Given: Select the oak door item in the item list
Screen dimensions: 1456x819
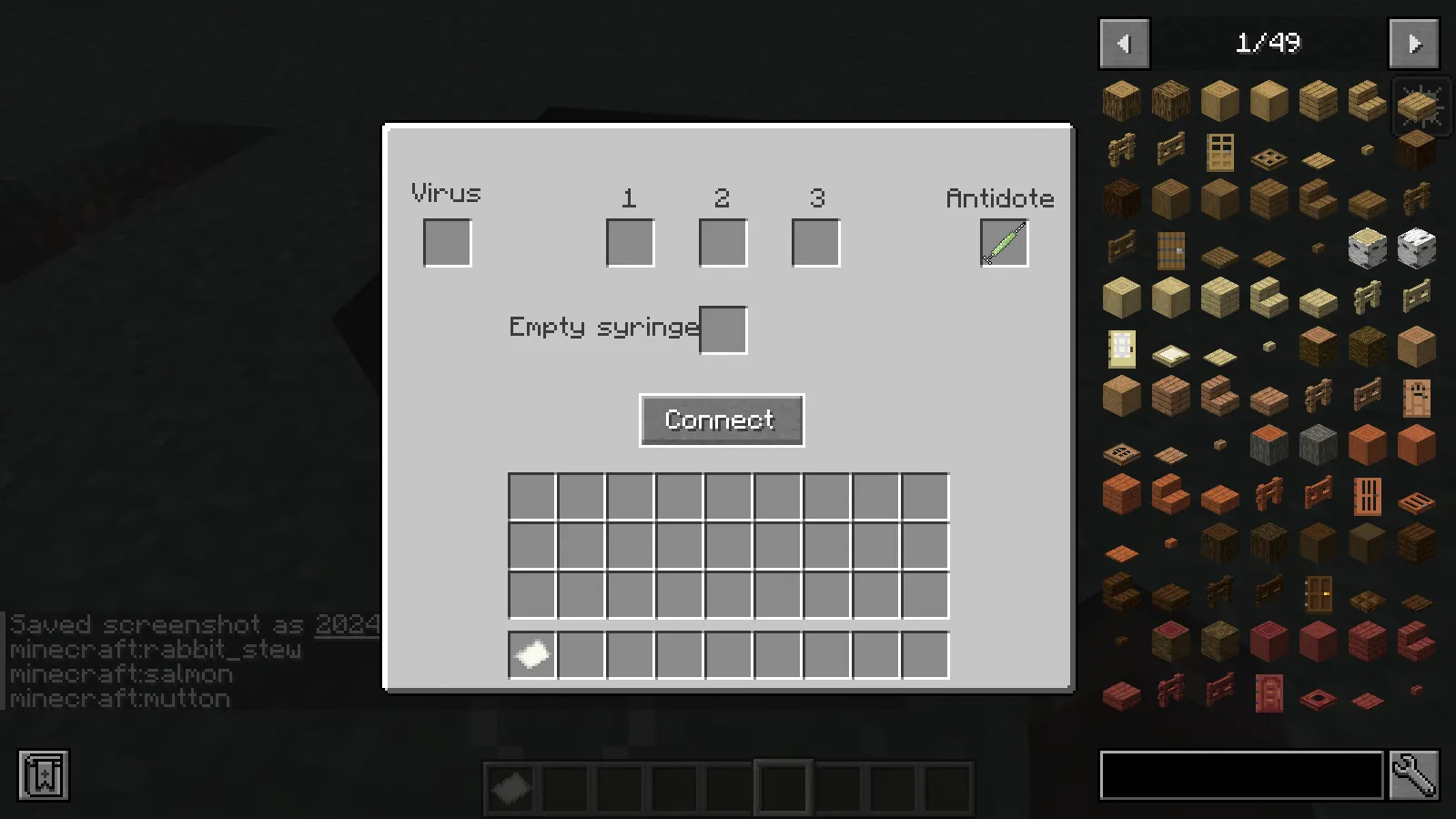Looking at the screenshot, I should 1219,156.
